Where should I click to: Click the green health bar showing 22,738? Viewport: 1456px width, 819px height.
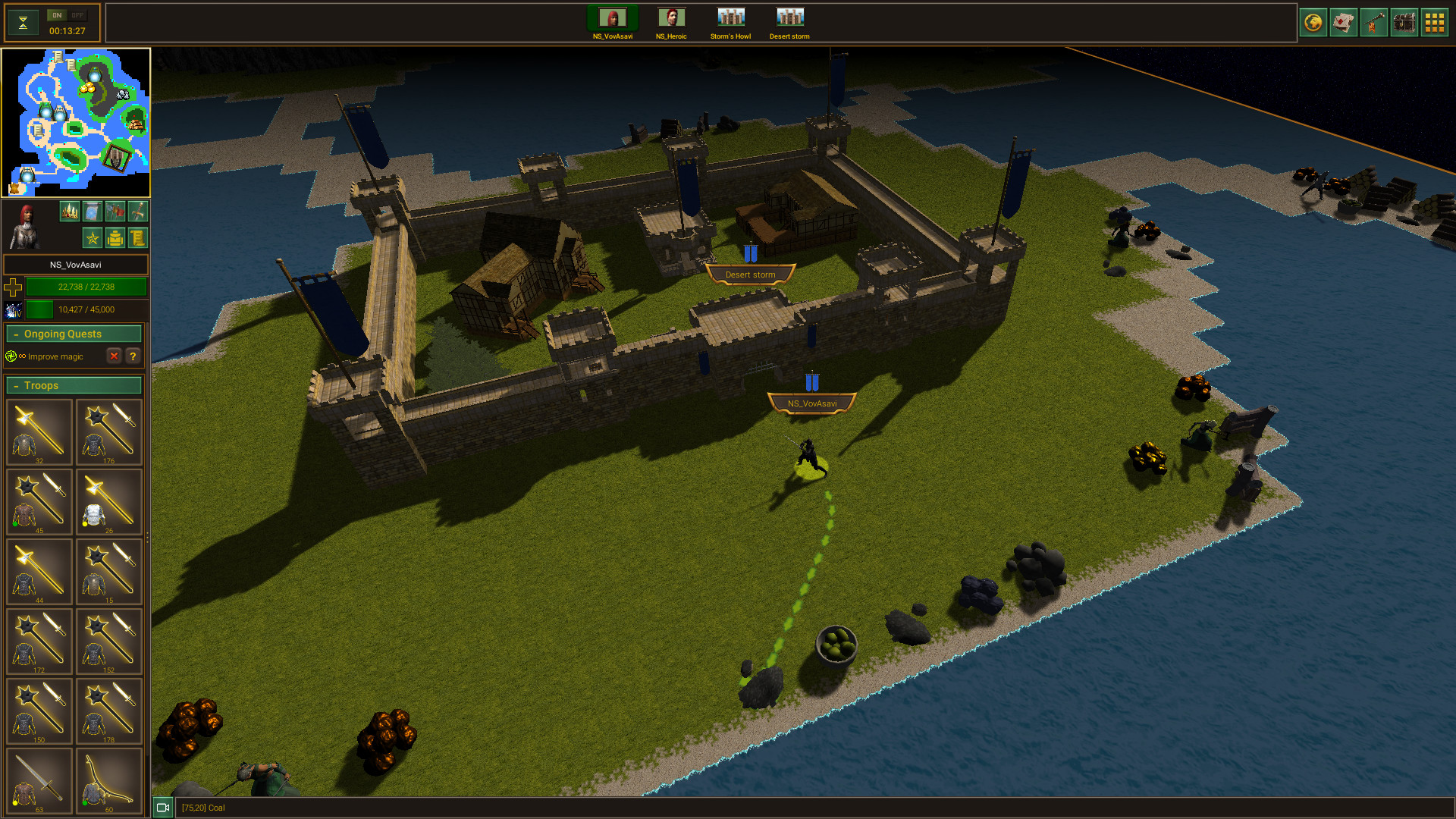[x=86, y=287]
